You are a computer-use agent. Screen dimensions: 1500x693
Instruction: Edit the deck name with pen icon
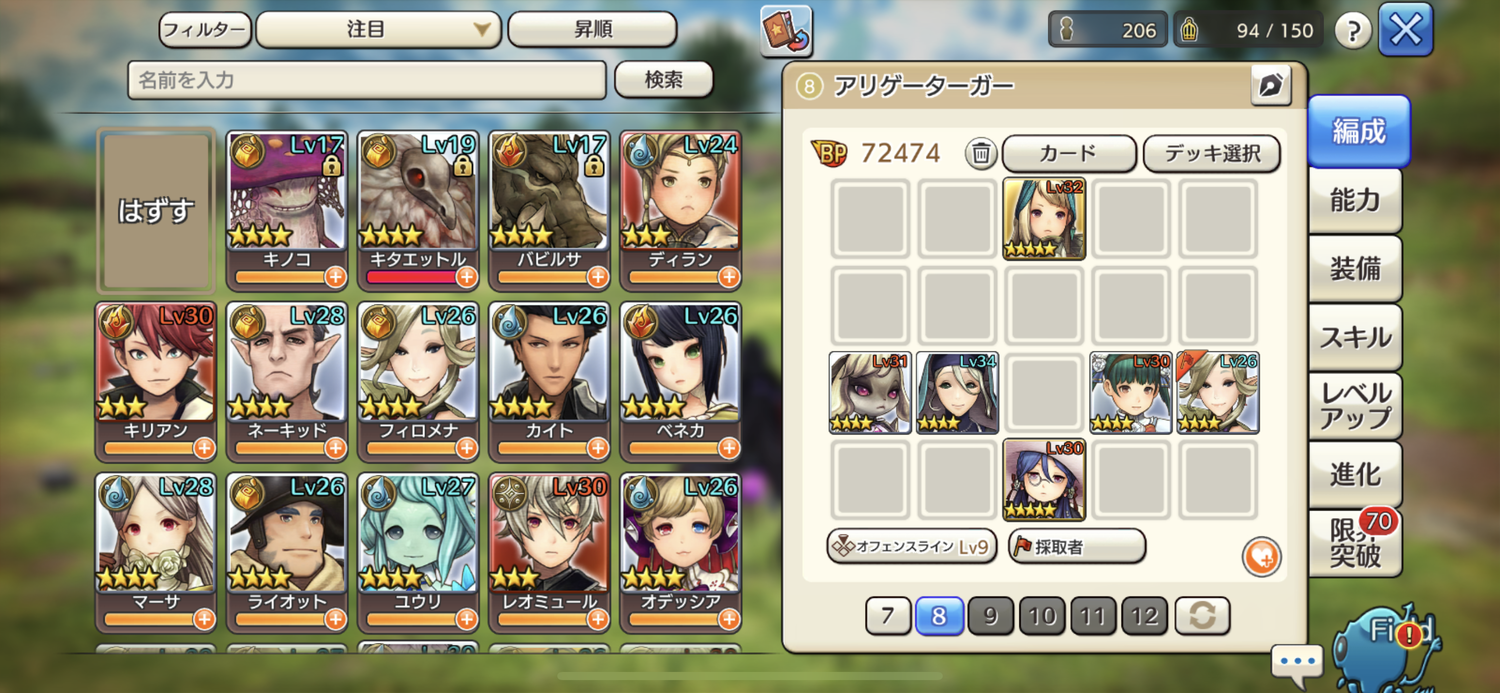1270,86
